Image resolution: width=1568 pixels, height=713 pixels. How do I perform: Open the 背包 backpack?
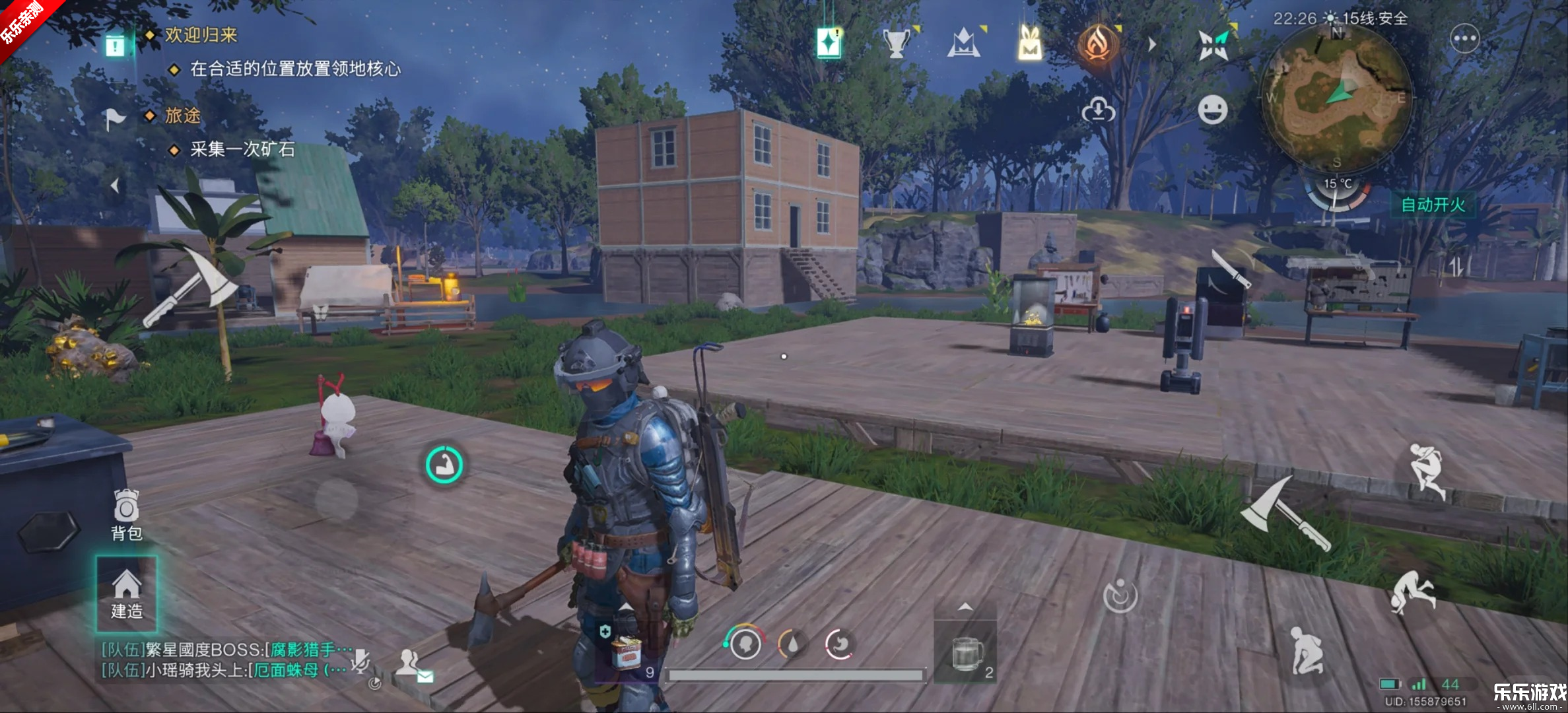(126, 515)
